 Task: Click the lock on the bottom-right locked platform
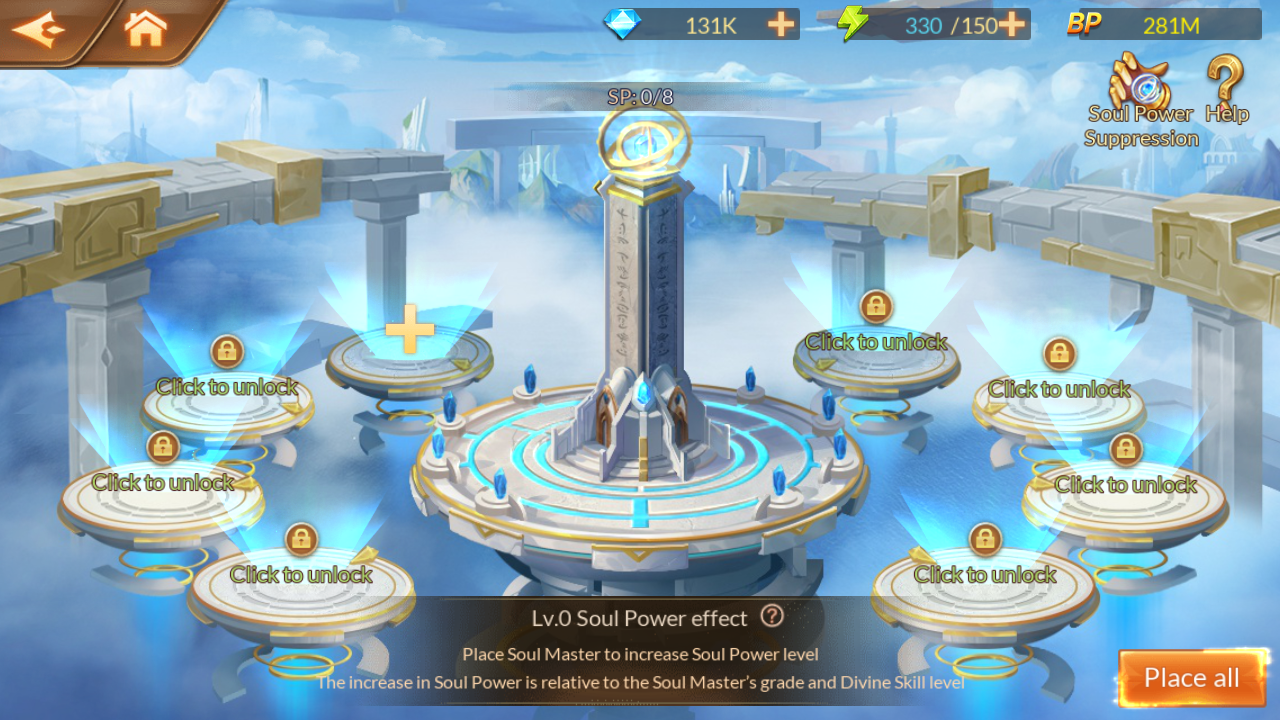tap(984, 539)
